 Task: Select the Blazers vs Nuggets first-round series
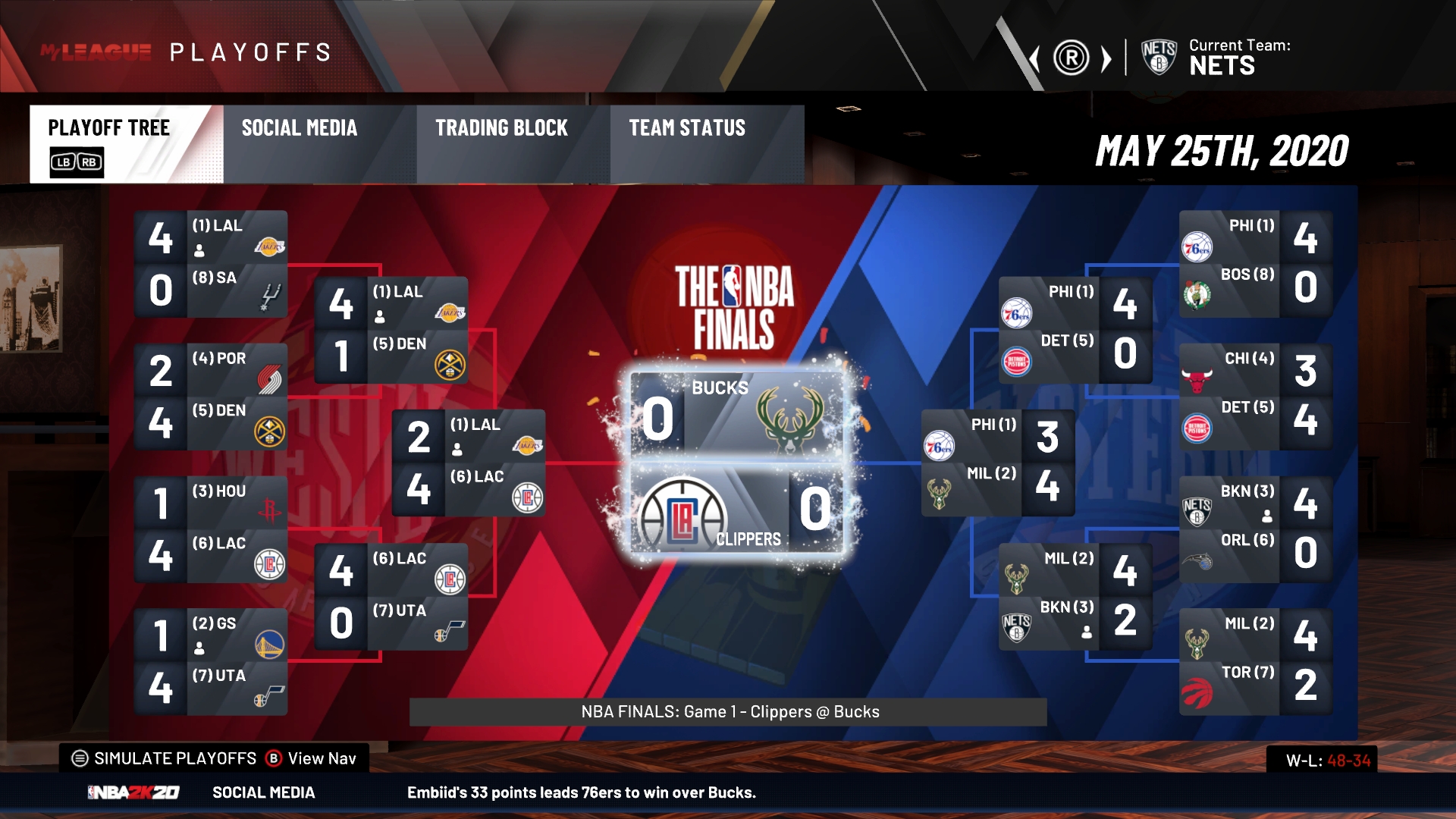pyautogui.click(x=211, y=397)
